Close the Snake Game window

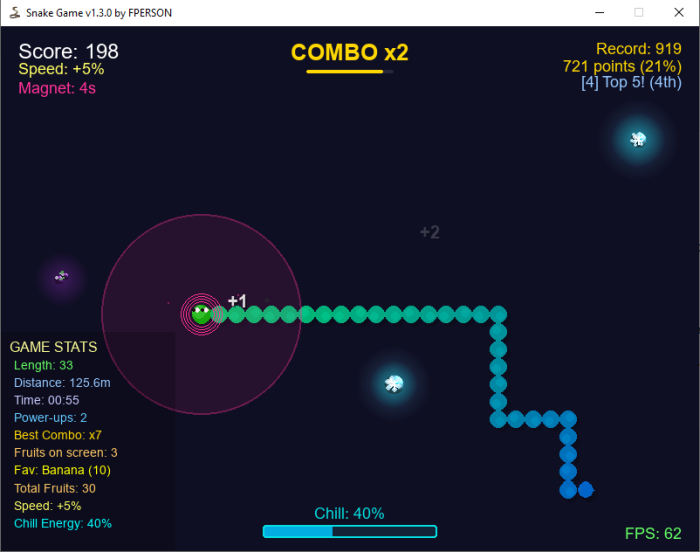point(677,12)
